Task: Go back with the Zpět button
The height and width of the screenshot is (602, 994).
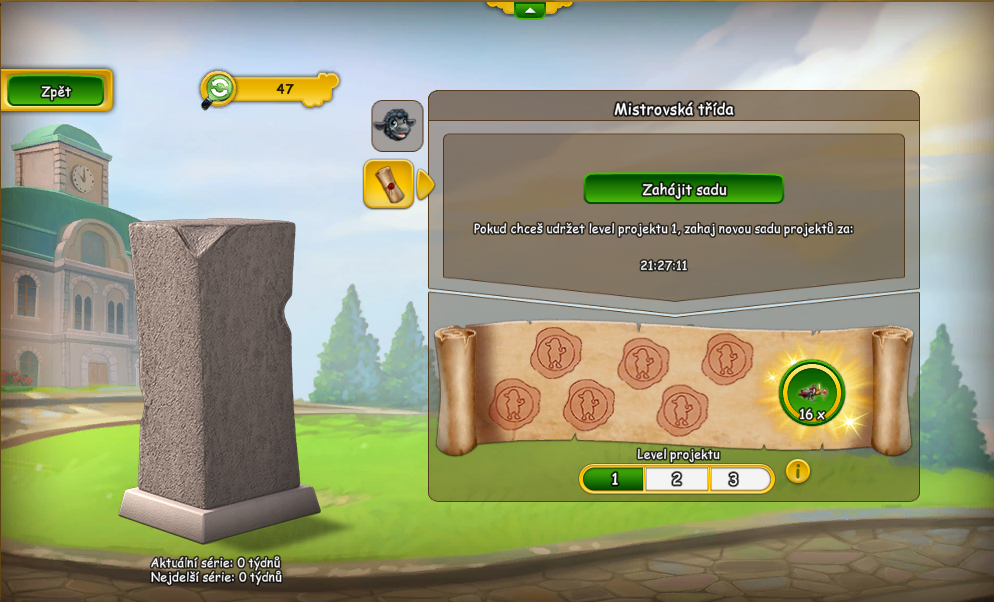Action: coord(56,91)
